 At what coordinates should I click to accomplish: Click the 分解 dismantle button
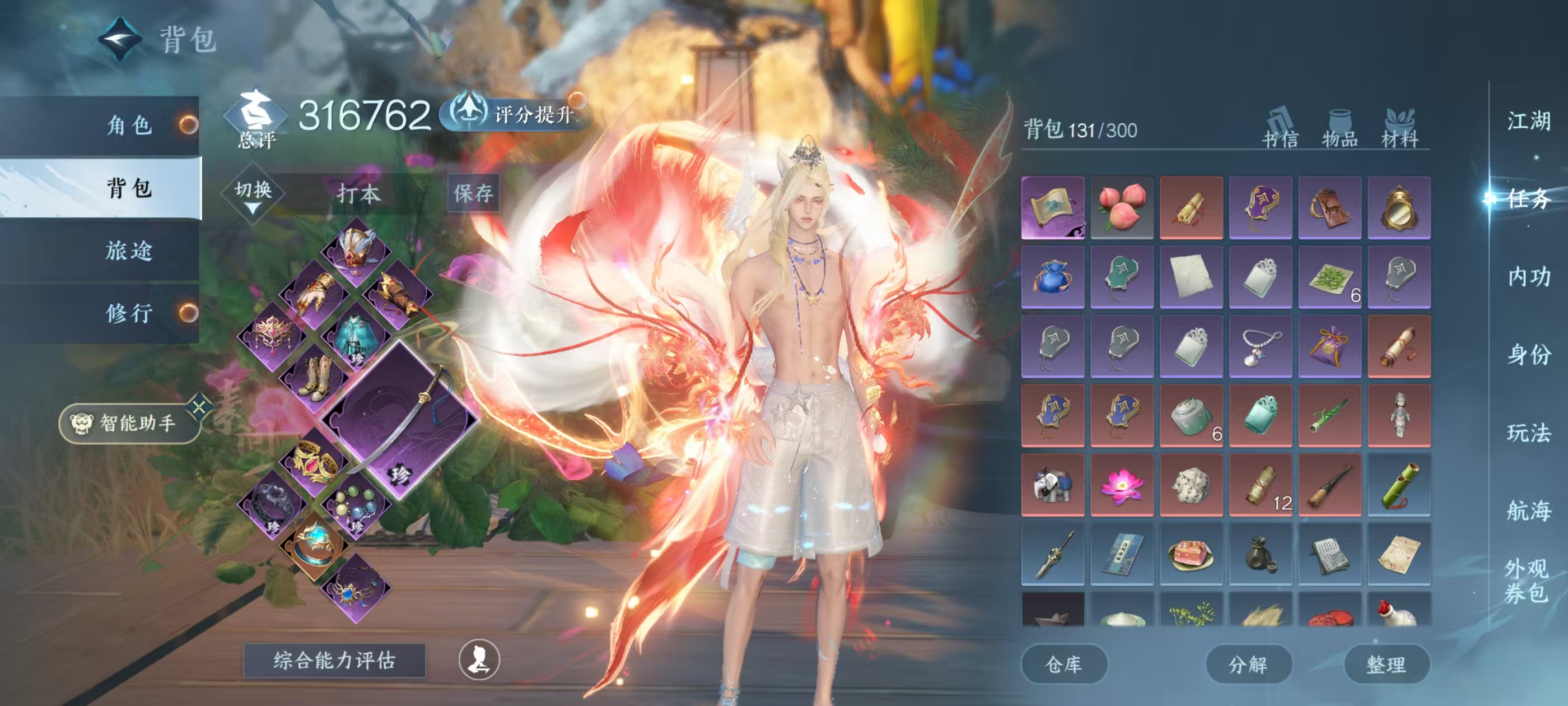[x=1248, y=664]
